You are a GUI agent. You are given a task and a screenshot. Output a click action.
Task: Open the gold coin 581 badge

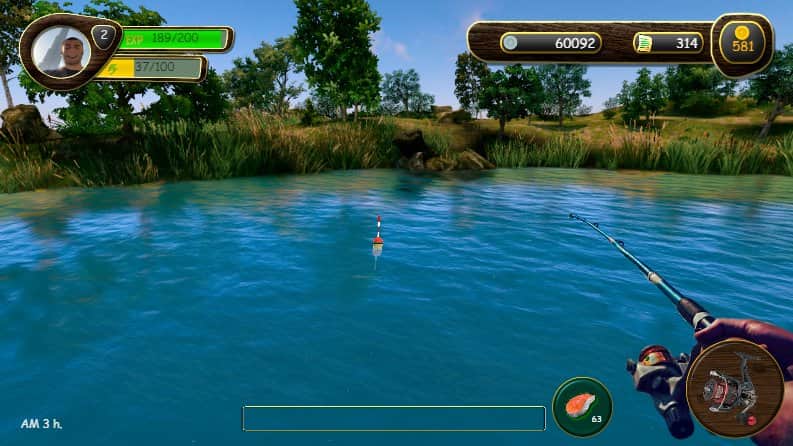742,44
